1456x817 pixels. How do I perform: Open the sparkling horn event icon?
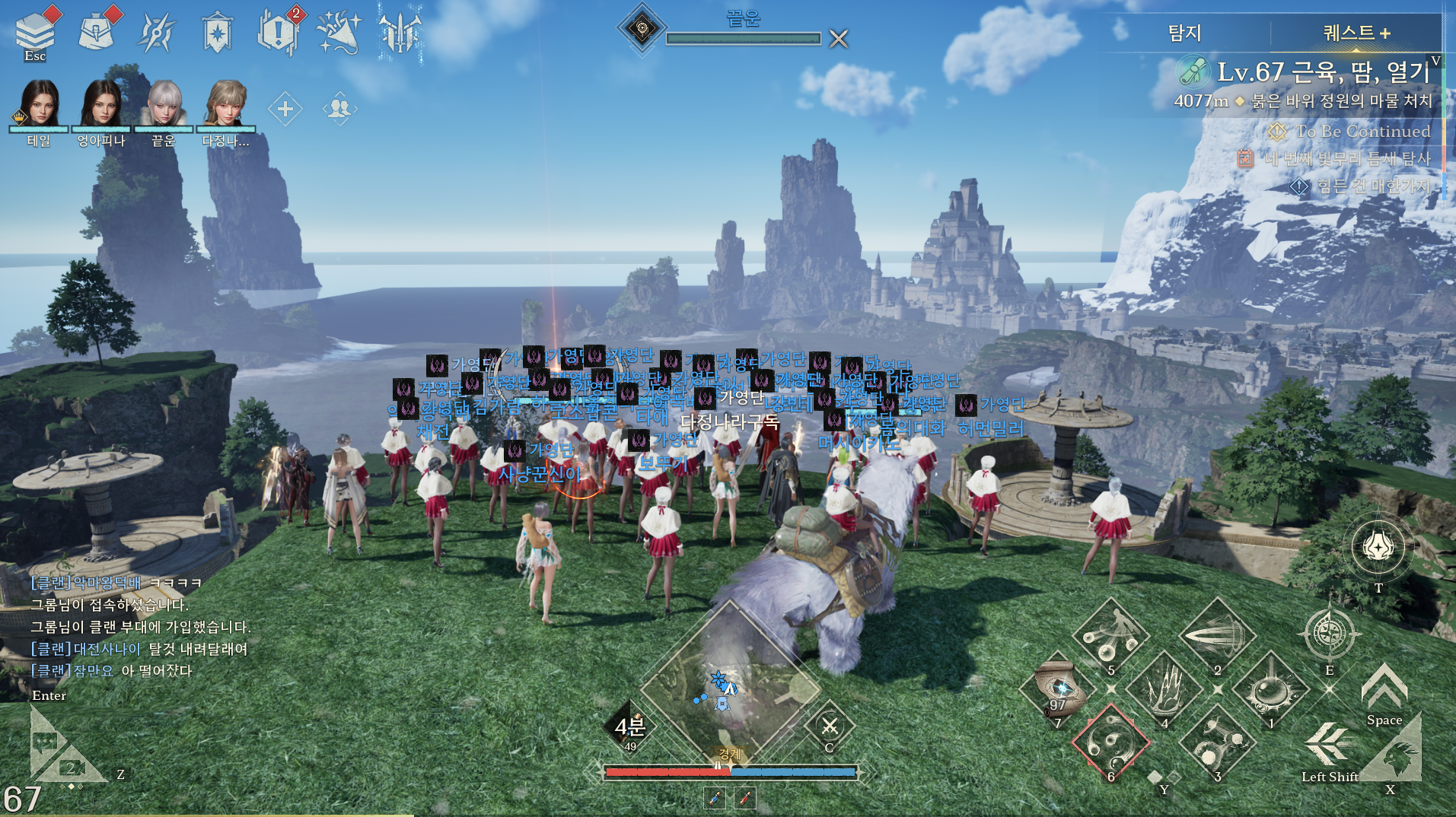tap(339, 32)
